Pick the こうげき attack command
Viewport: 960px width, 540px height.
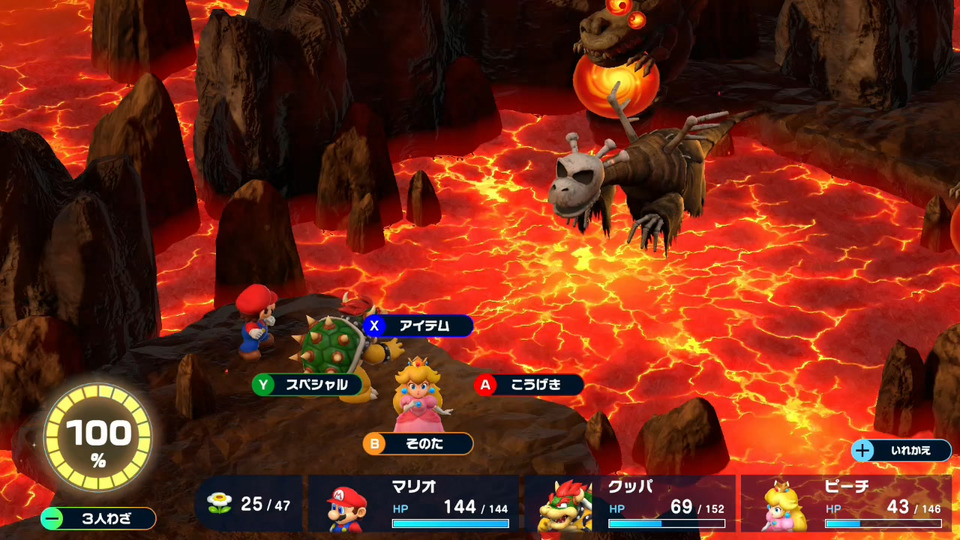pyautogui.click(x=530, y=384)
